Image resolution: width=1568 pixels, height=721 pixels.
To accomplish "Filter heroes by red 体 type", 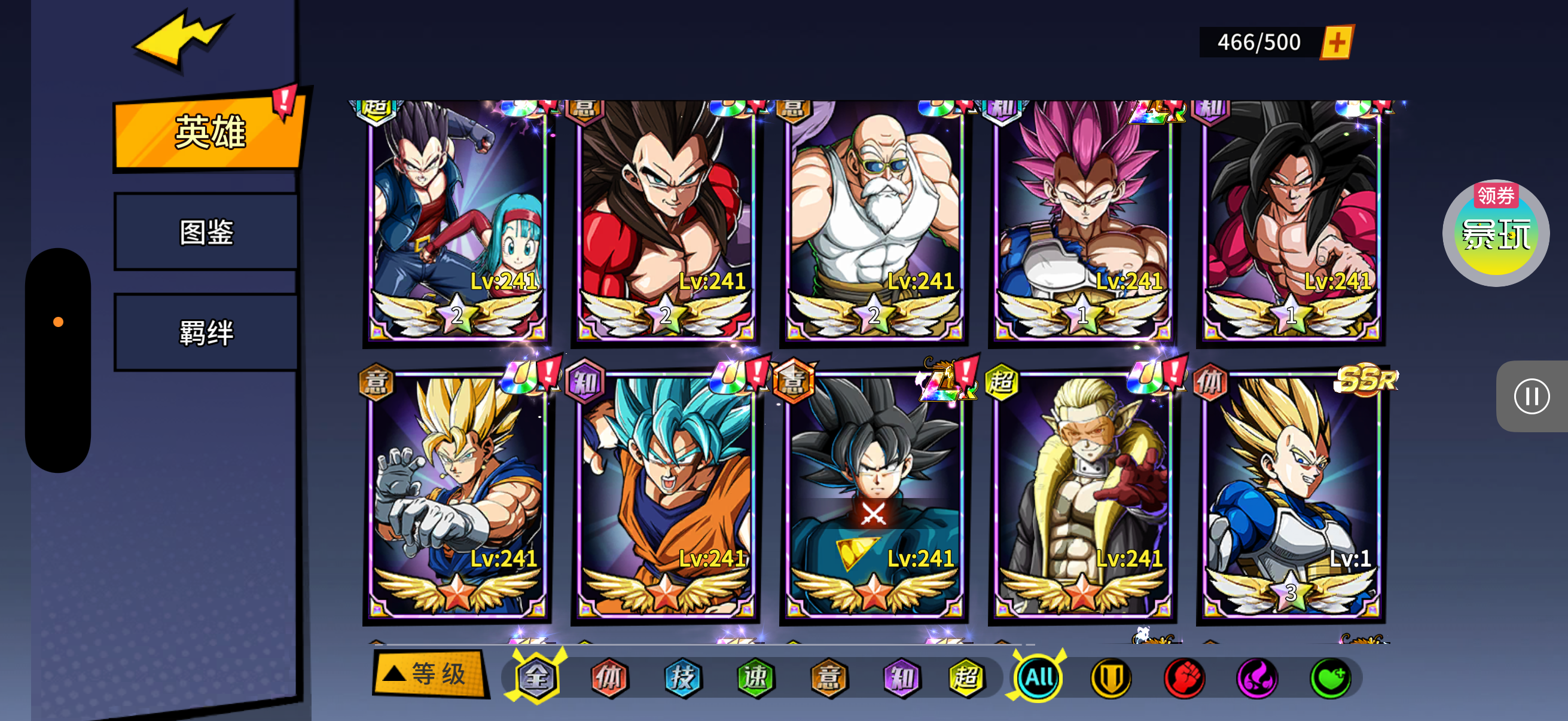I will click(x=609, y=677).
